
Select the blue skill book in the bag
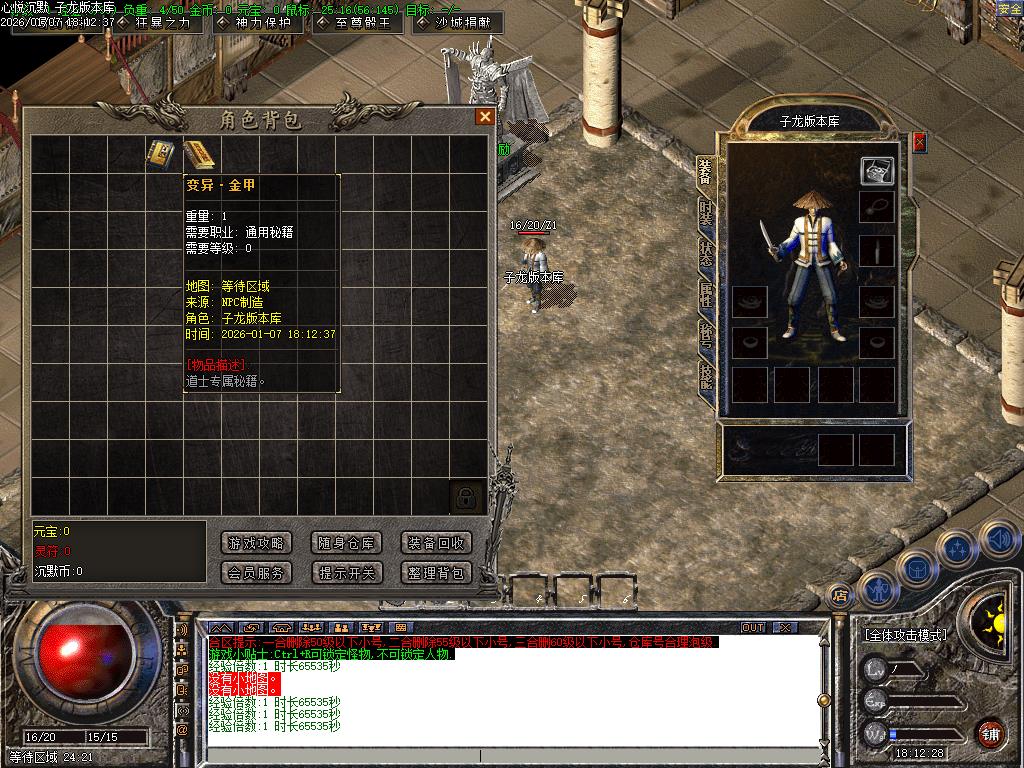[x=161, y=154]
